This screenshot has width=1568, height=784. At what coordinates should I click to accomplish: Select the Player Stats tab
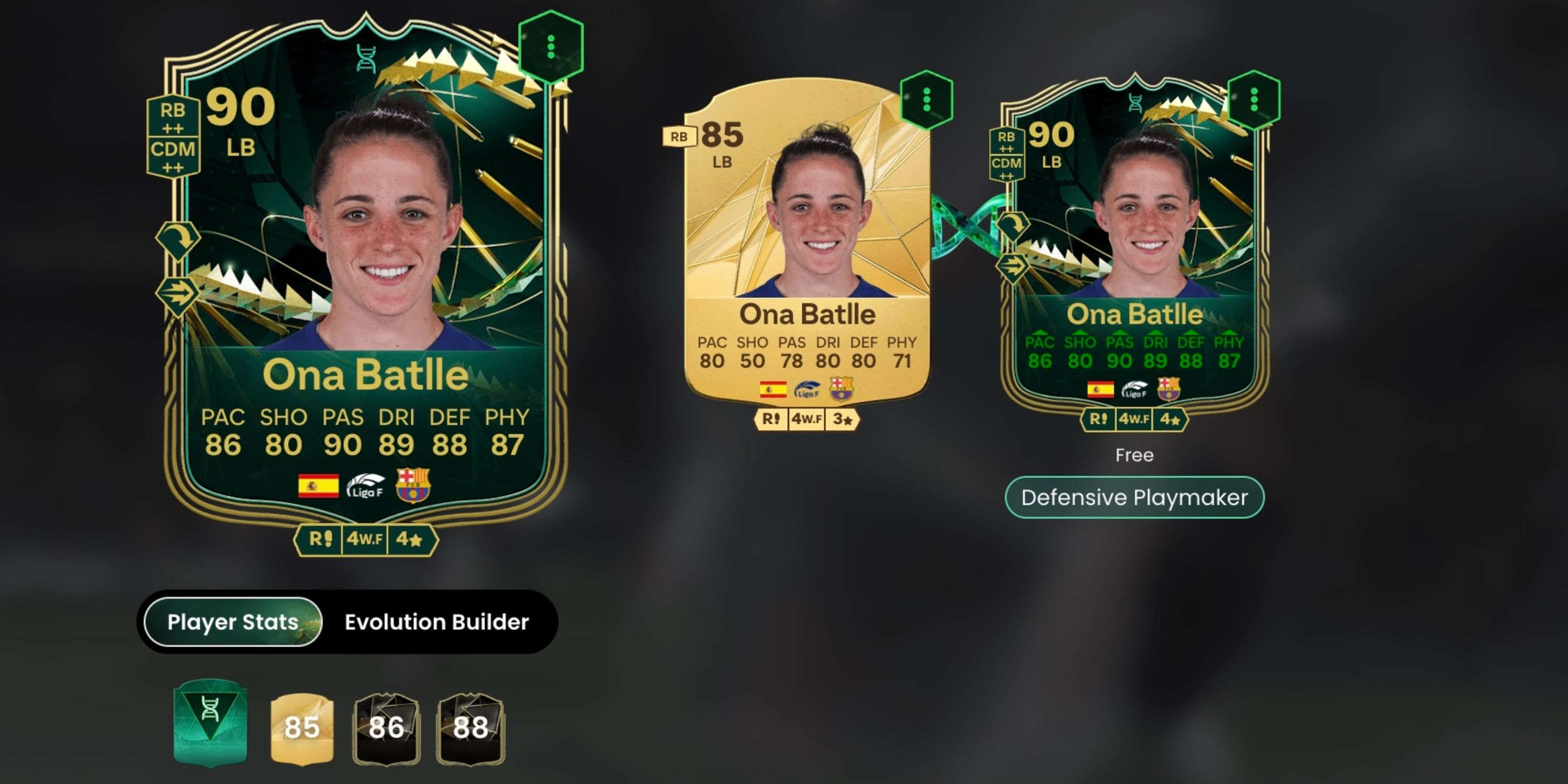pos(232,622)
